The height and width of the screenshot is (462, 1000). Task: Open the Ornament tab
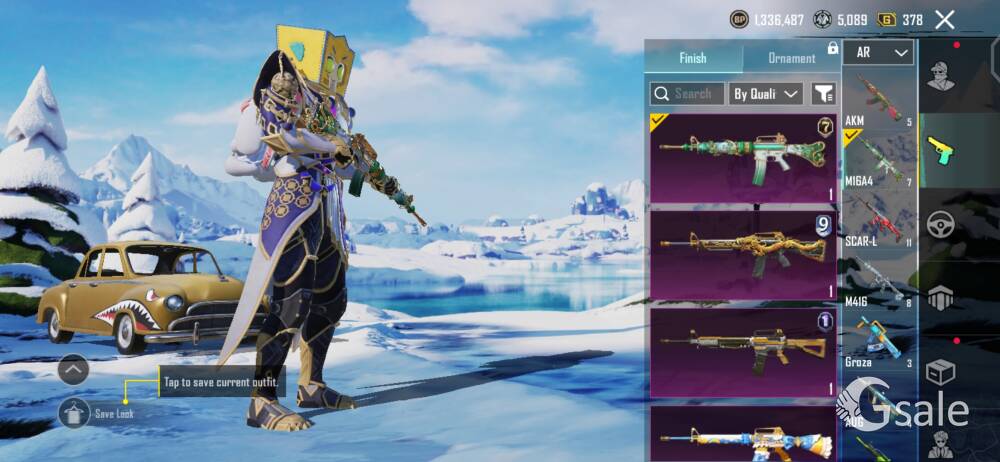[791, 58]
